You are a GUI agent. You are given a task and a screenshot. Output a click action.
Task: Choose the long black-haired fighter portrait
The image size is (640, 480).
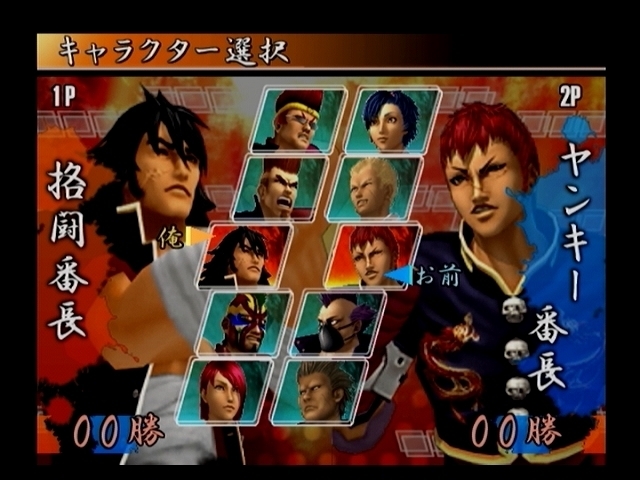245,256
